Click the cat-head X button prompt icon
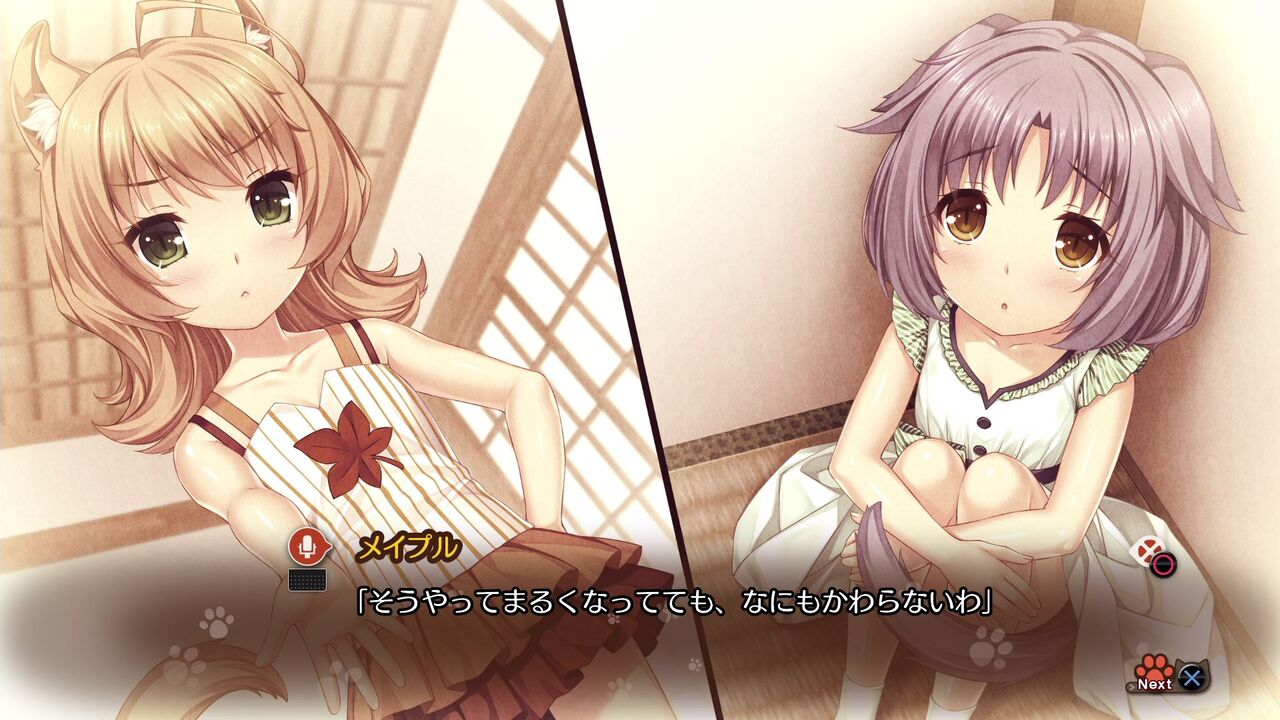This screenshot has height=720, width=1280. (x=1190, y=676)
